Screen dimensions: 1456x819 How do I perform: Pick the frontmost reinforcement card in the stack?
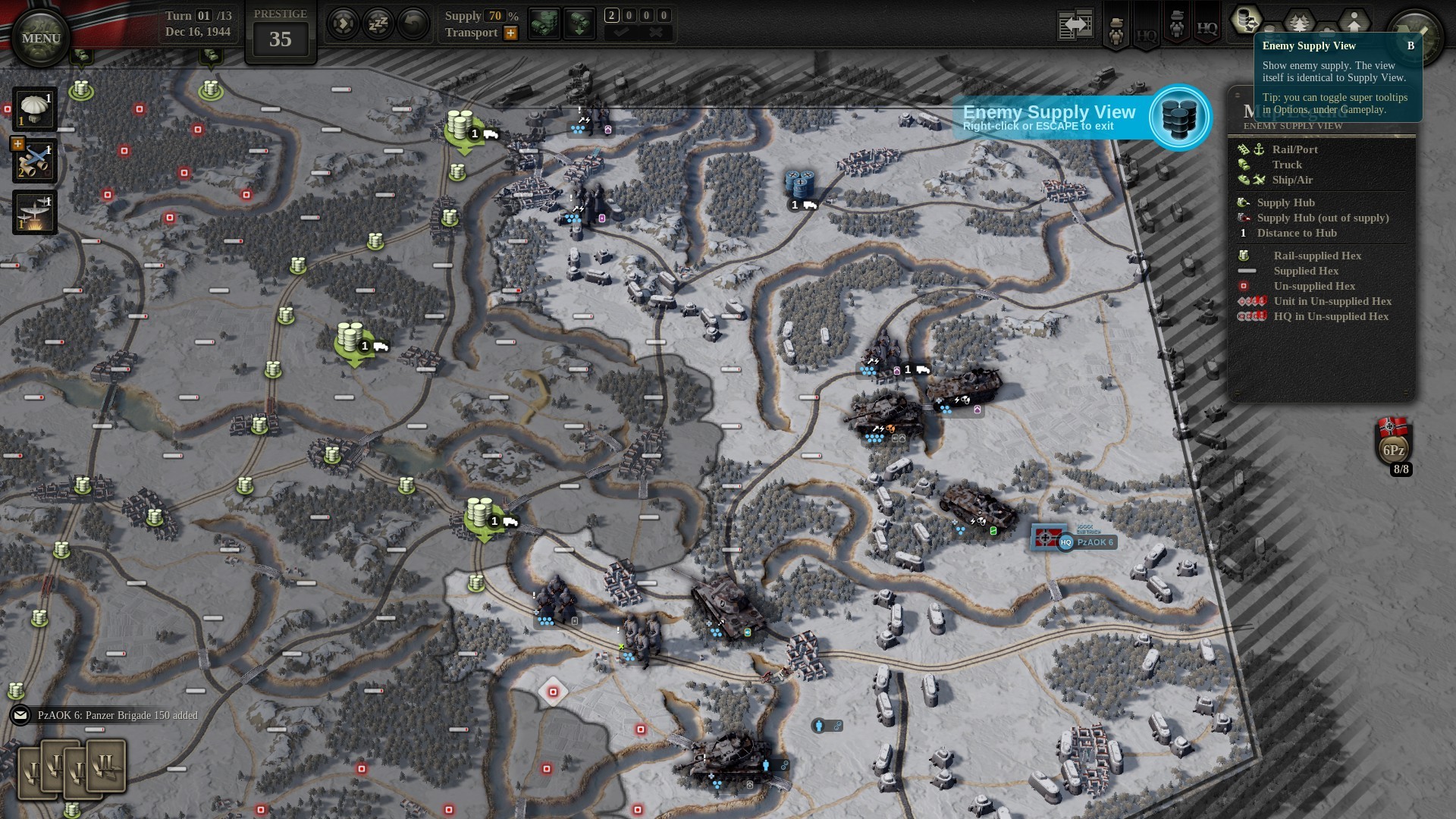pyautogui.click(x=107, y=766)
